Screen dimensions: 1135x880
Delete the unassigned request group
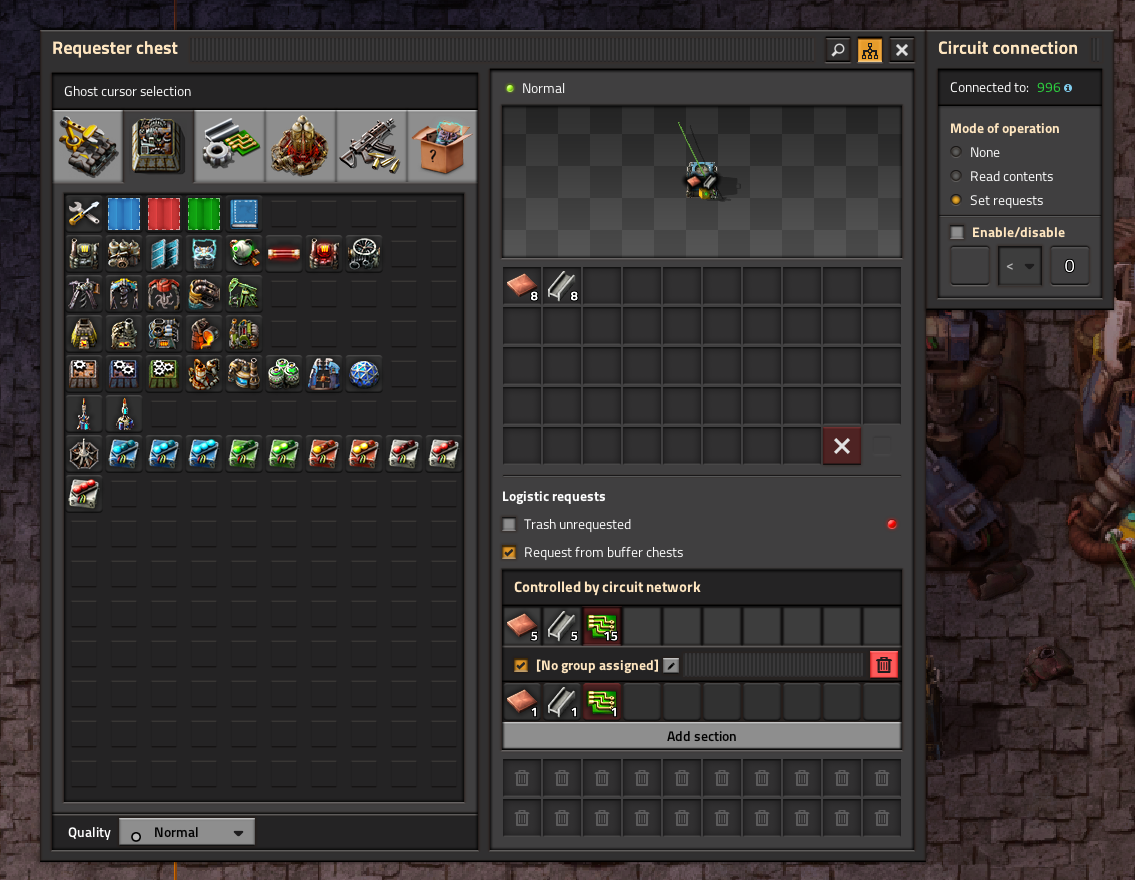click(x=883, y=665)
